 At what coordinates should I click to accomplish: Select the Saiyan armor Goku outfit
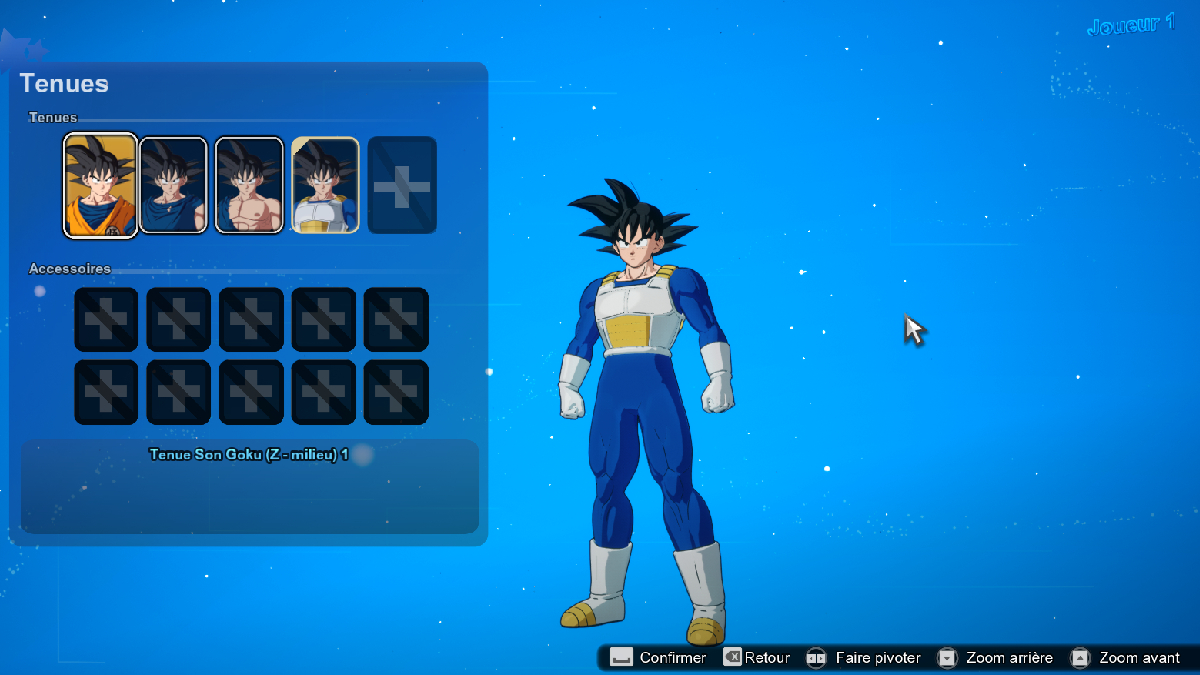pos(325,185)
